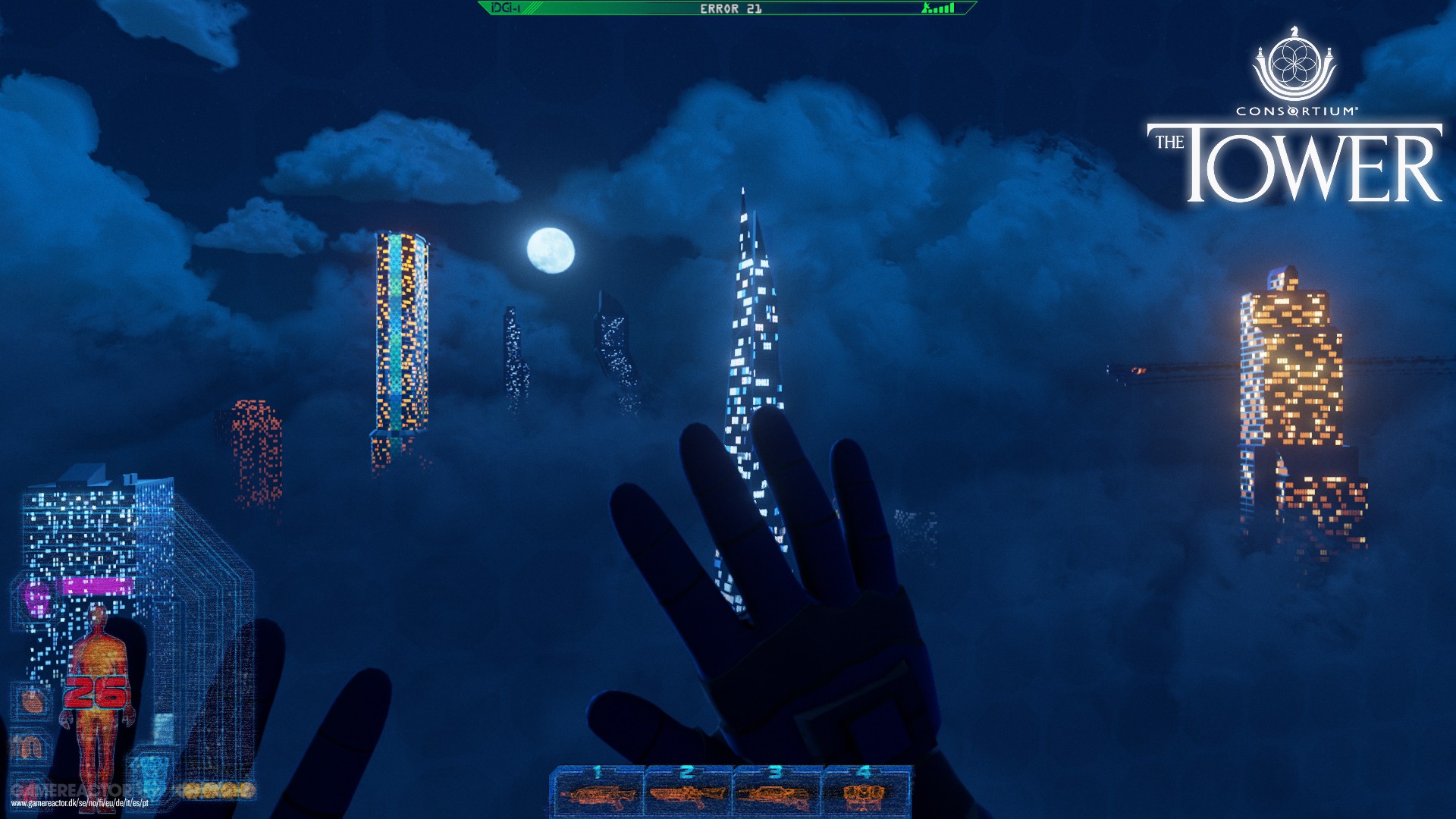The width and height of the screenshot is (1456, 819).
Task: Click the heart organ icon on biomonitor
Action: click(x=31, y=702)
